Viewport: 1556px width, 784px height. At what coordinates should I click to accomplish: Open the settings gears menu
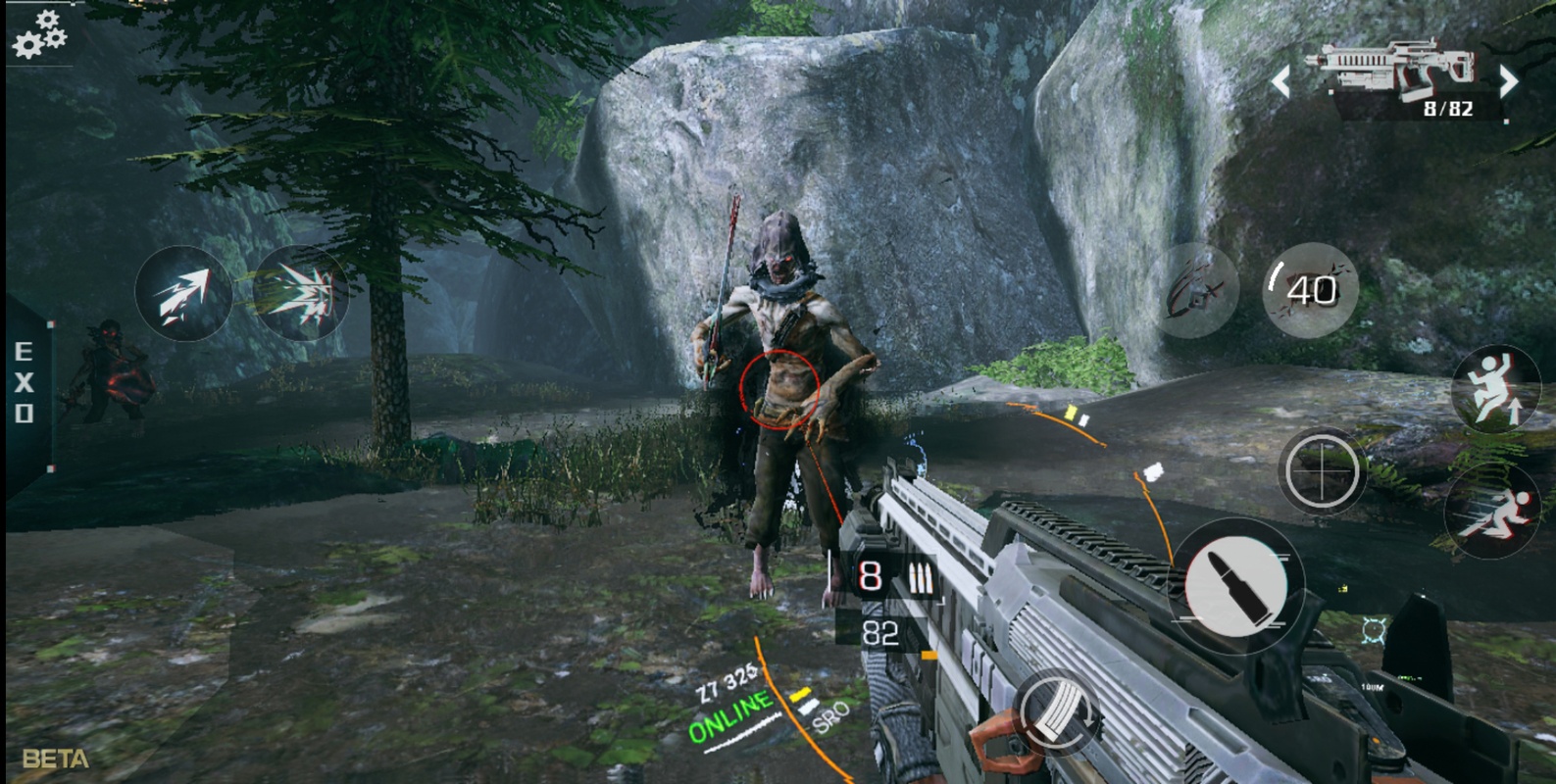click(39, 35)
